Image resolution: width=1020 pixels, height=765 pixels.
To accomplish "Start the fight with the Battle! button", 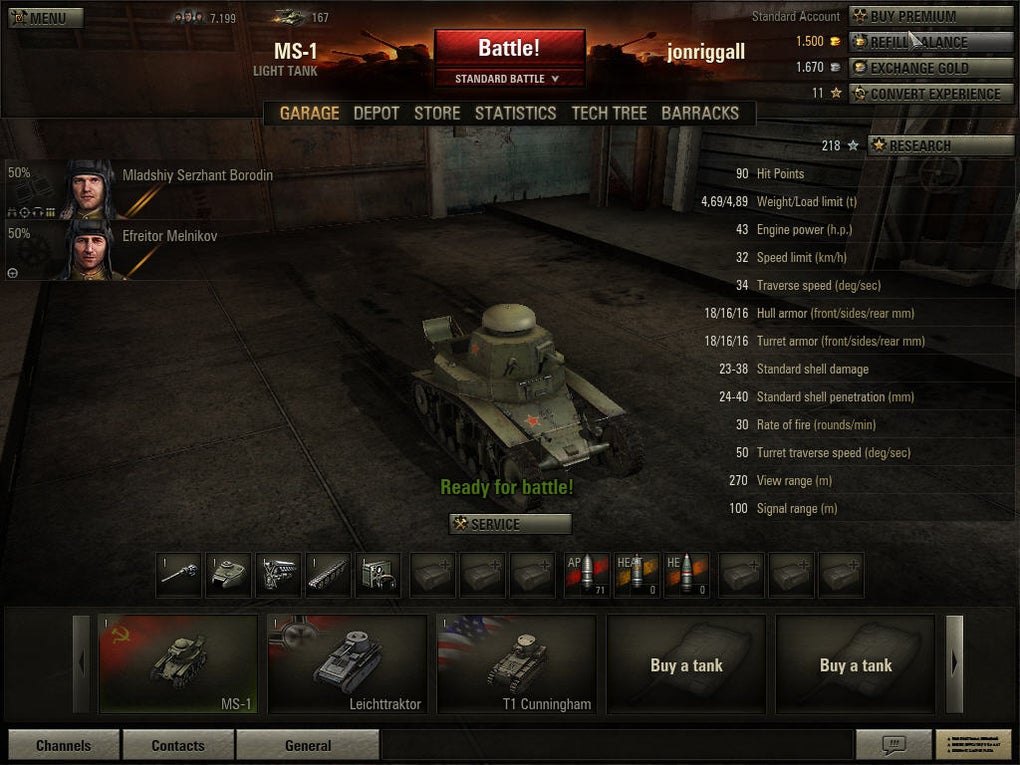I will 509,48.
